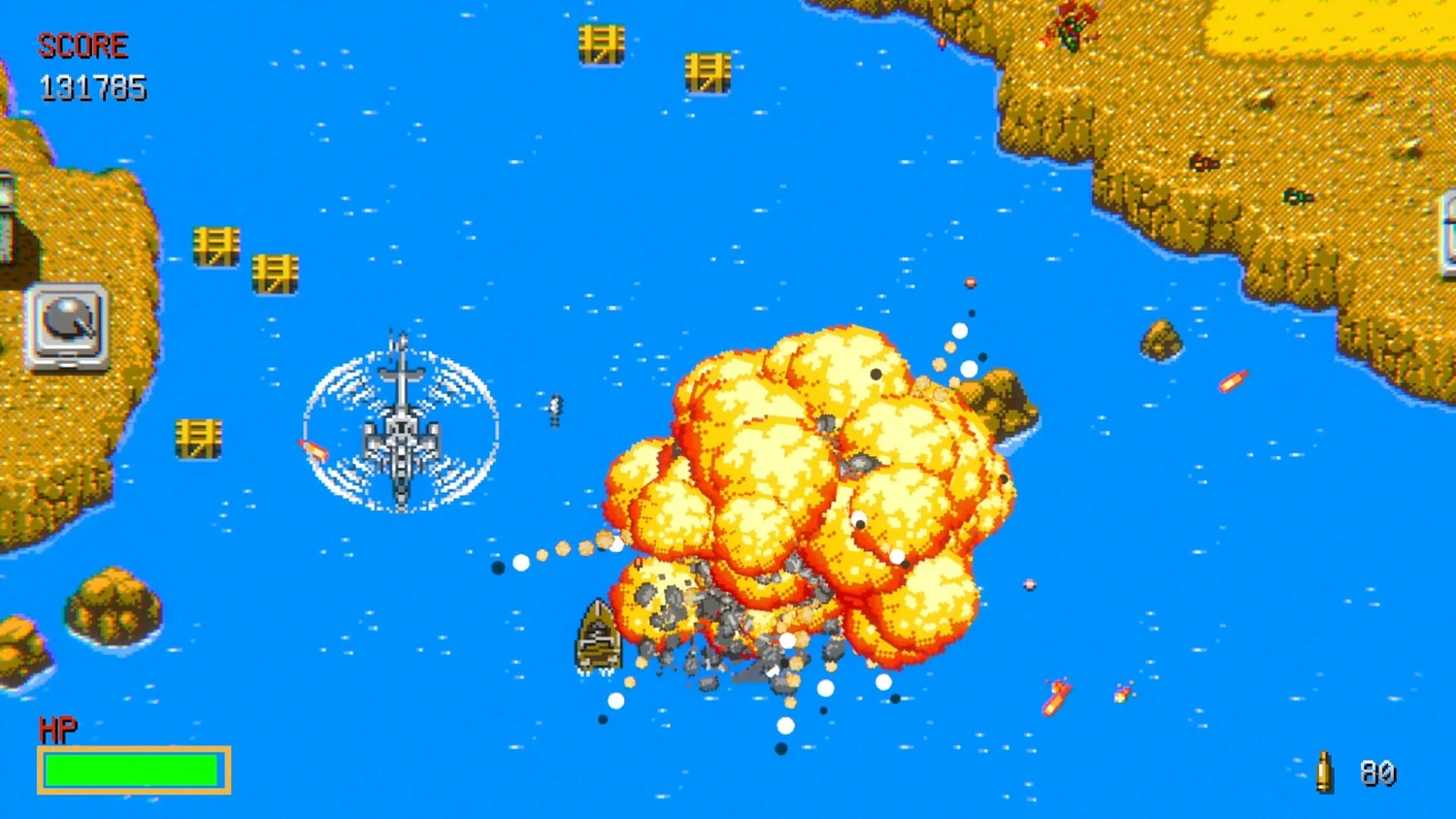Viewport: 1456px width, 819px height.
Task: Click the SCORE label in the corner
Action: tap(83, 46)
